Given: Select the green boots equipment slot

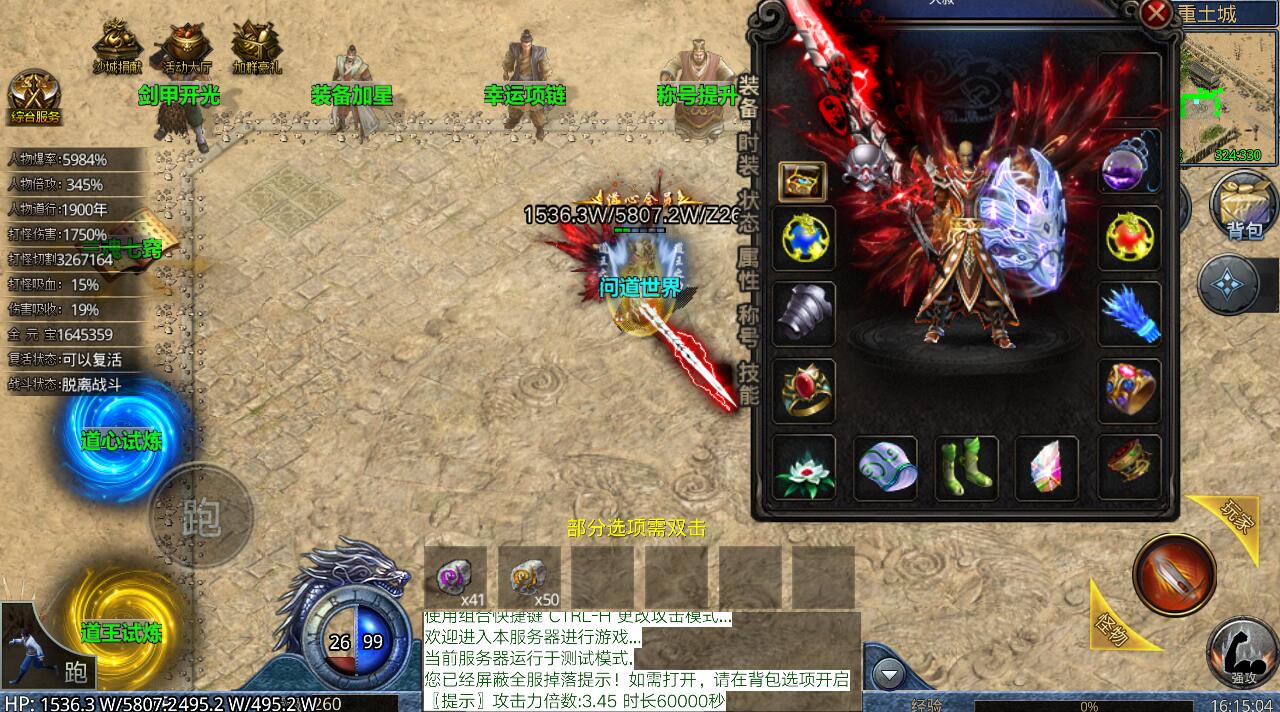Looking at the screenshot, I should click(x=966, y=468).
